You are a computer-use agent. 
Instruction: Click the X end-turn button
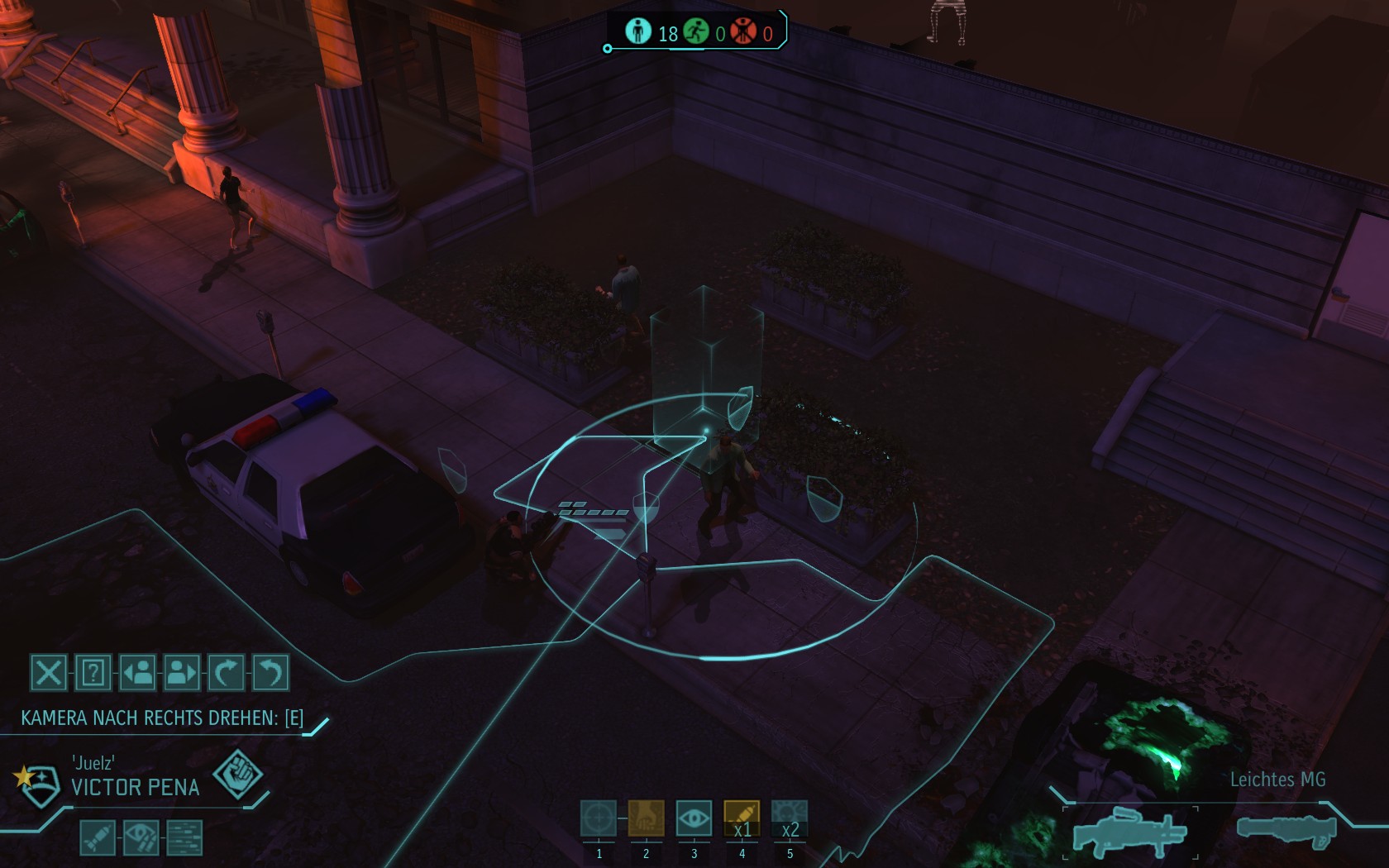point(48,673)
